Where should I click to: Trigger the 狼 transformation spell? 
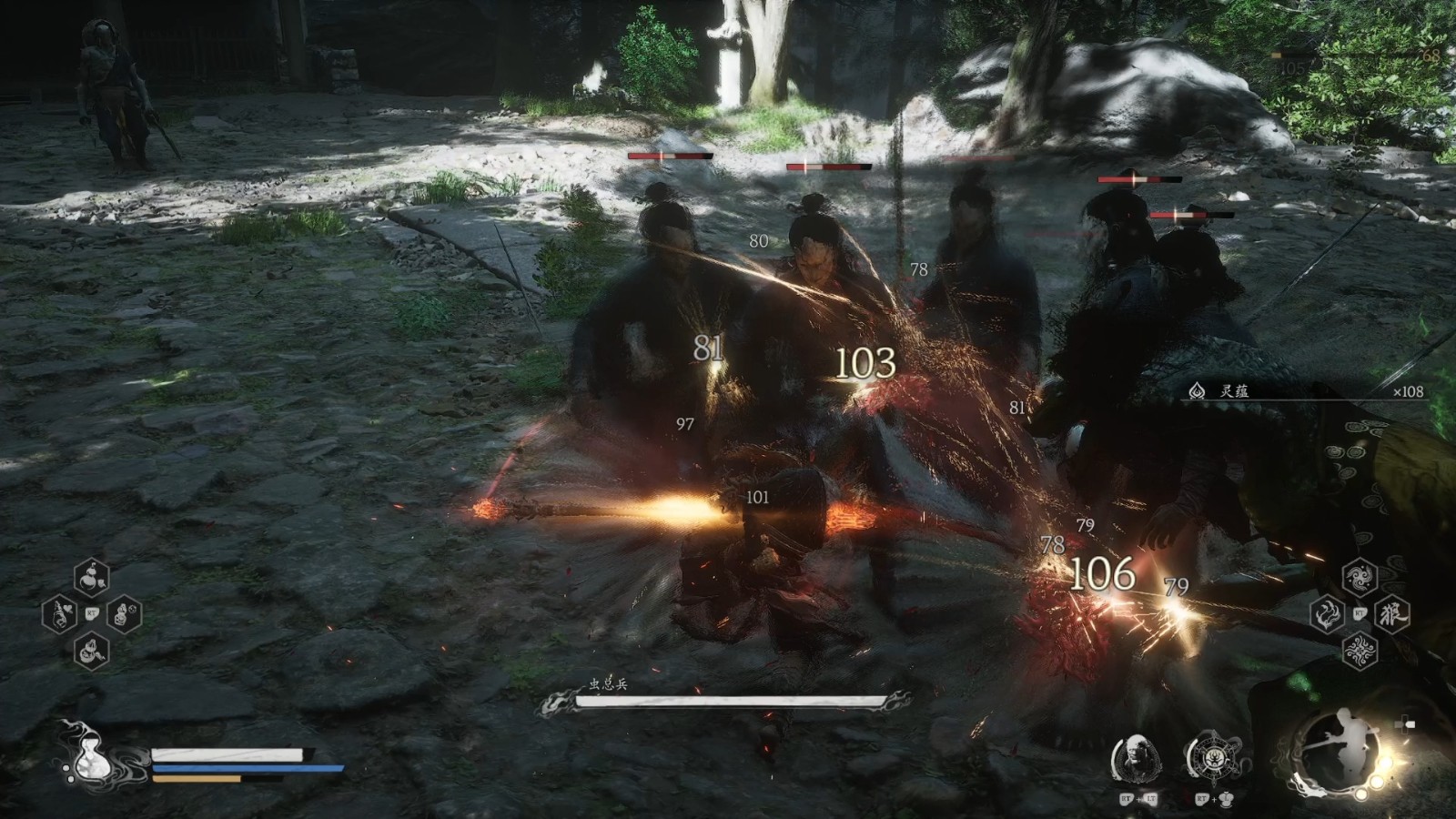[1392, 614]
